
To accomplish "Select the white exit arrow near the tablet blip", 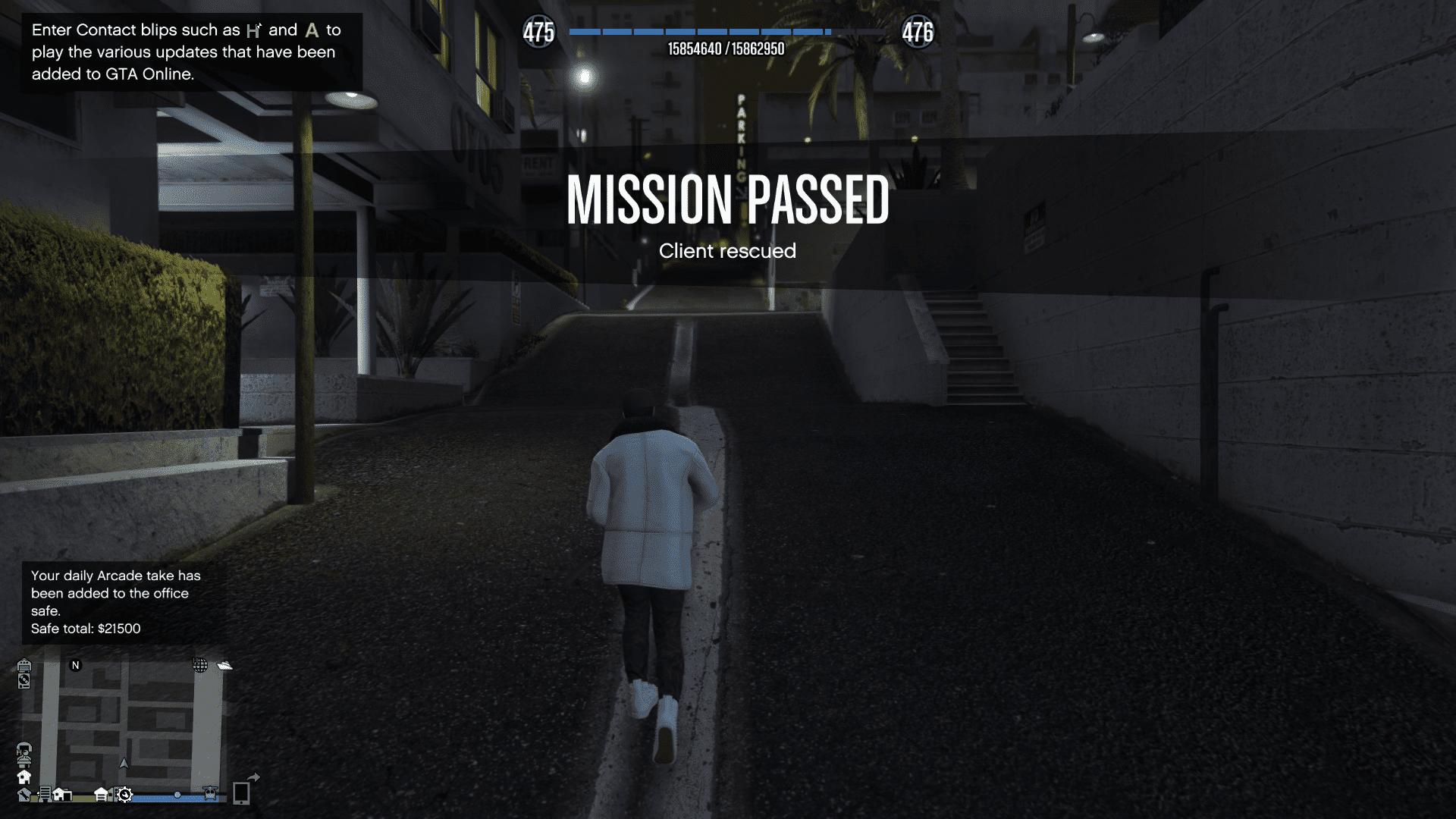I will 253,777.
